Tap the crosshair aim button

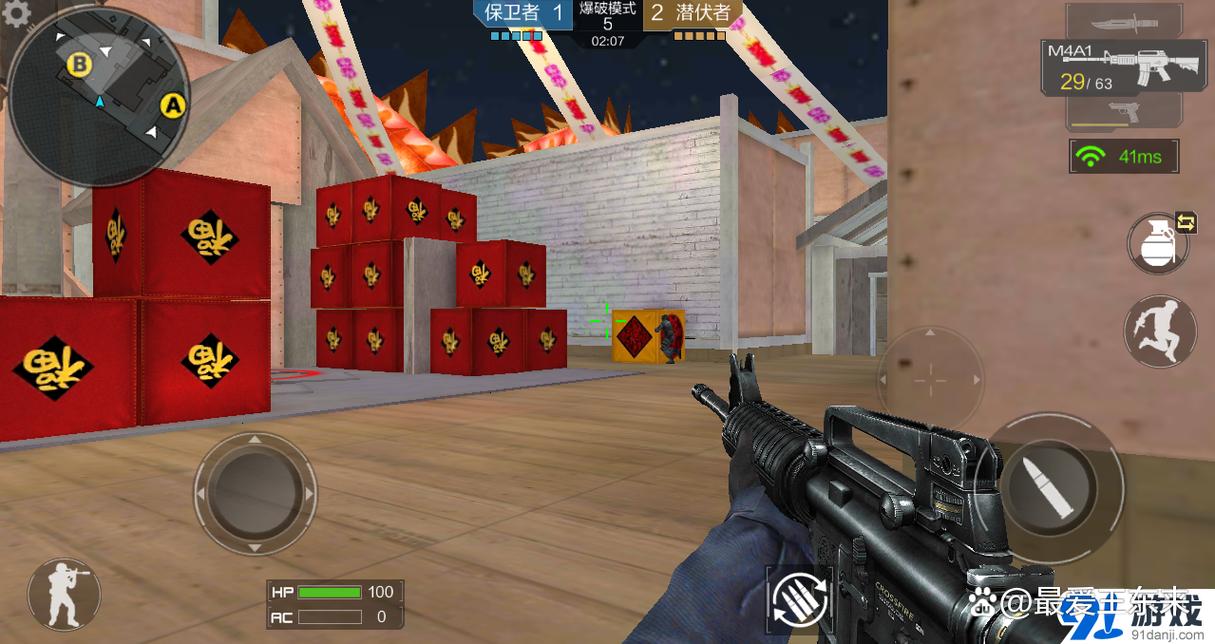pos(930,380)
